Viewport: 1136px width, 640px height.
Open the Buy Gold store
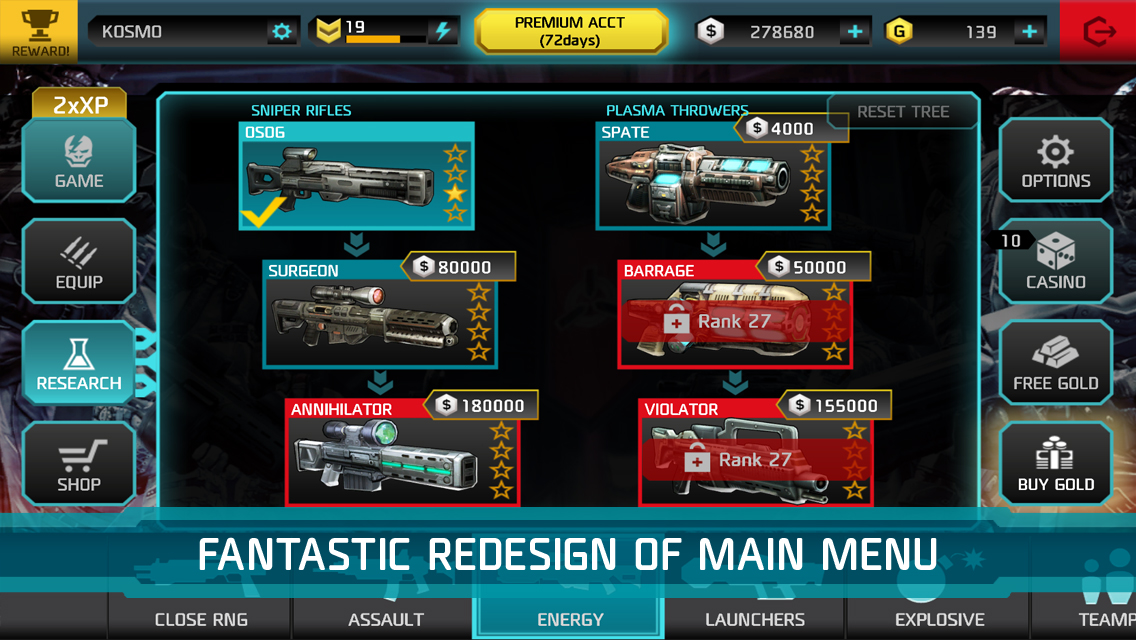[1056, 465]
